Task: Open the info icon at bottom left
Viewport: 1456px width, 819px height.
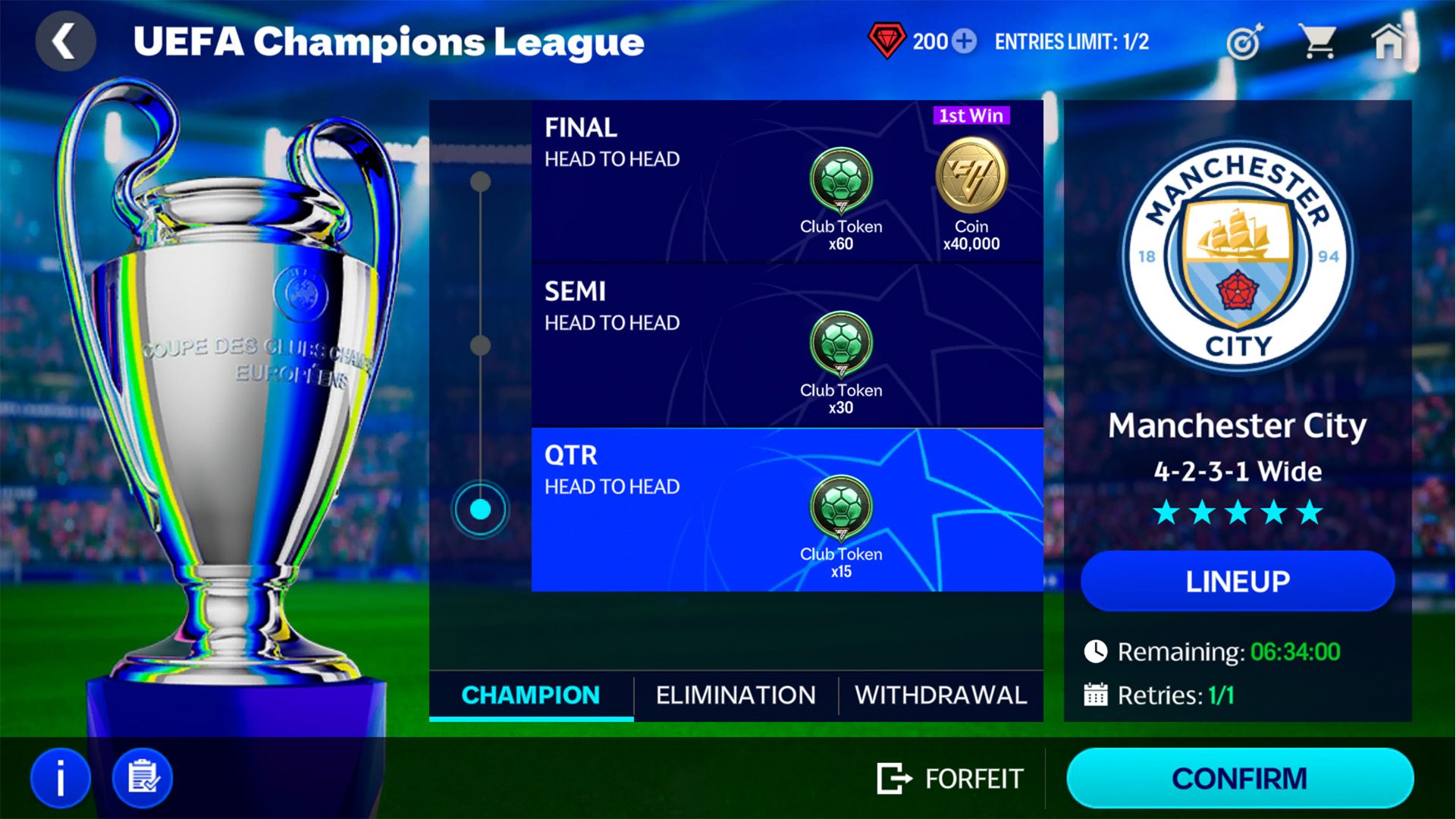Action: 62,777
